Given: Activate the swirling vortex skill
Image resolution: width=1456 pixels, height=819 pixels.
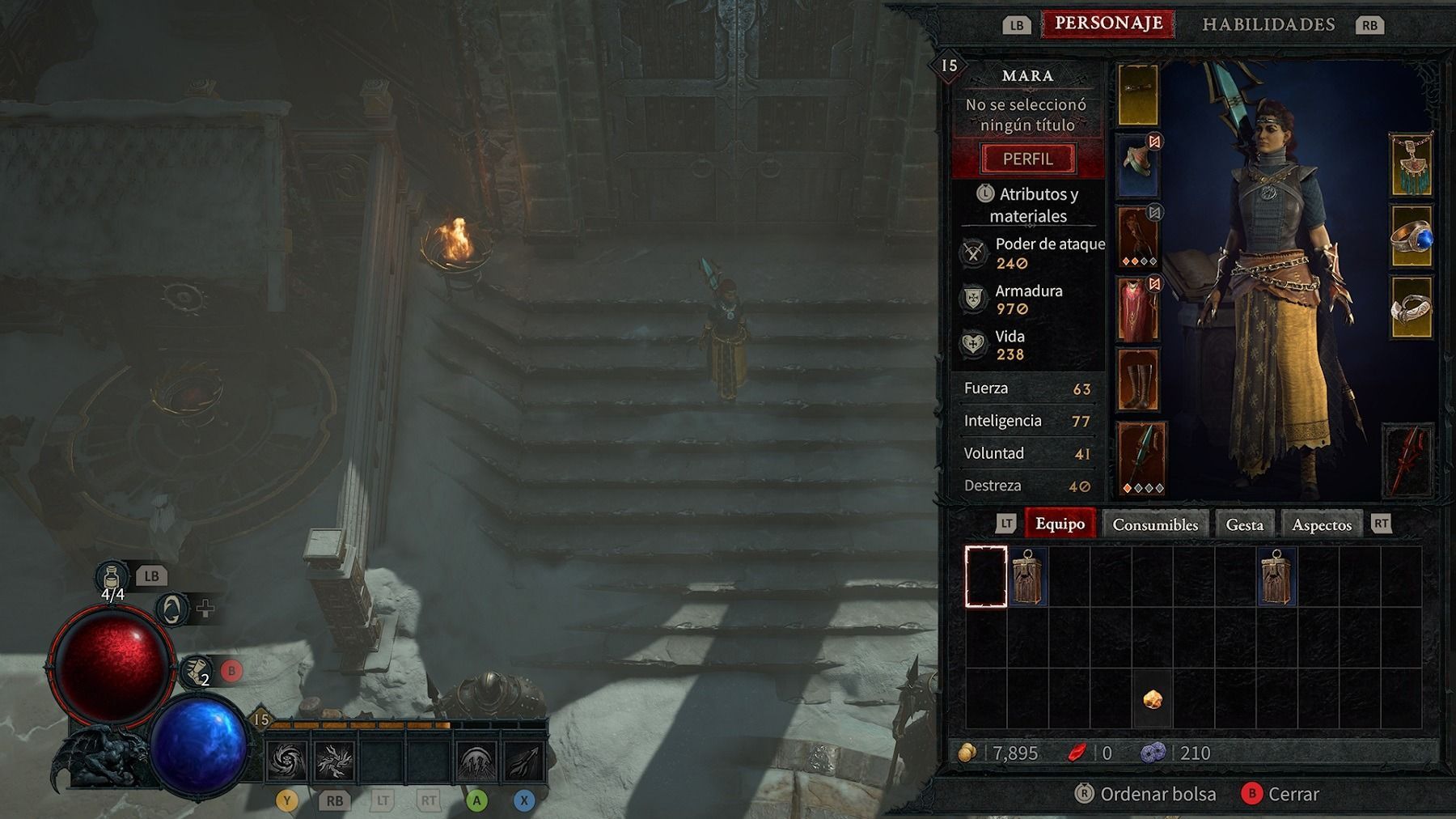Looking at the screenshot, I should (x=287, y=761).
